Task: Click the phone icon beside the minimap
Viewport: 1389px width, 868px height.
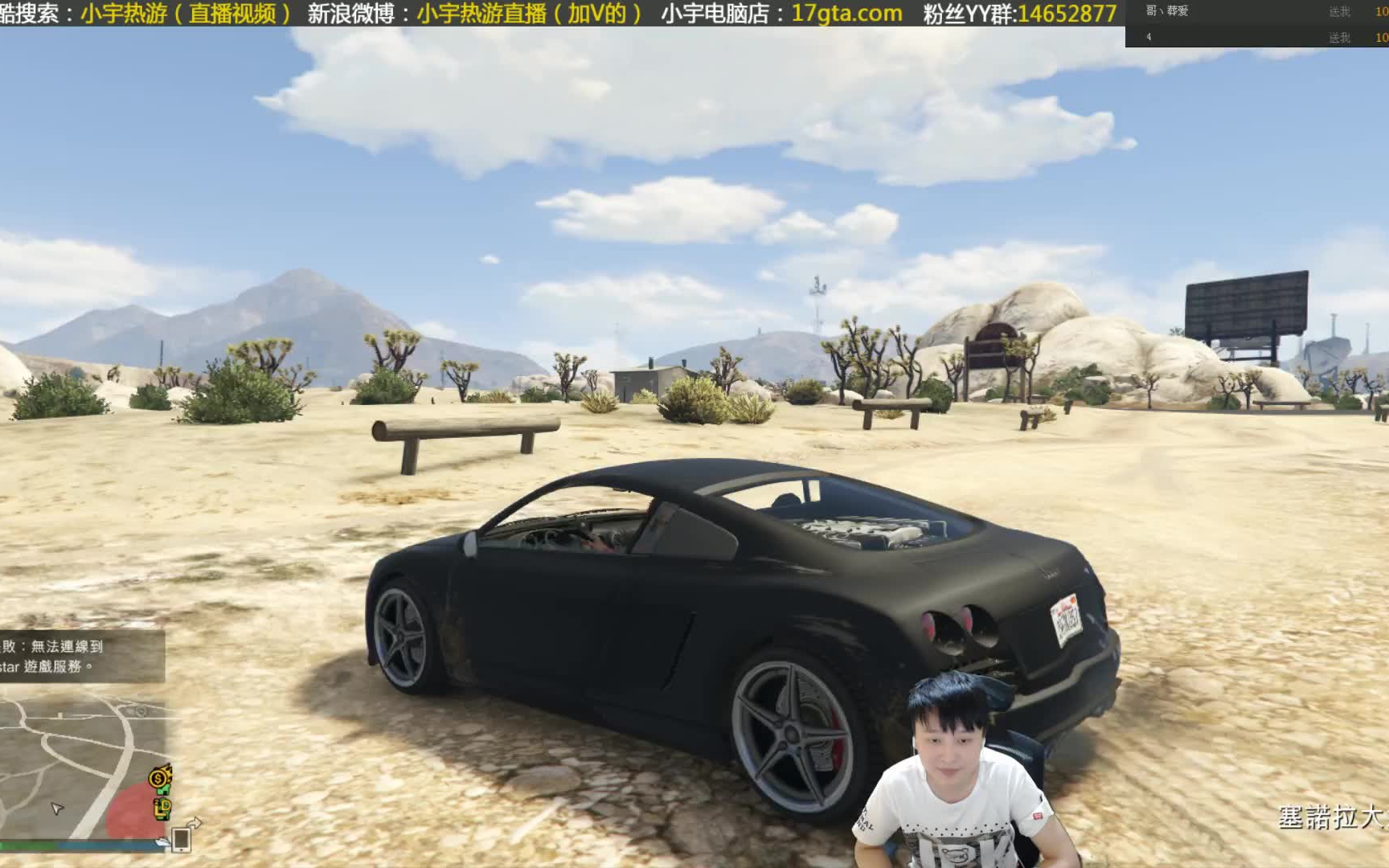Action: click(182, 841)
